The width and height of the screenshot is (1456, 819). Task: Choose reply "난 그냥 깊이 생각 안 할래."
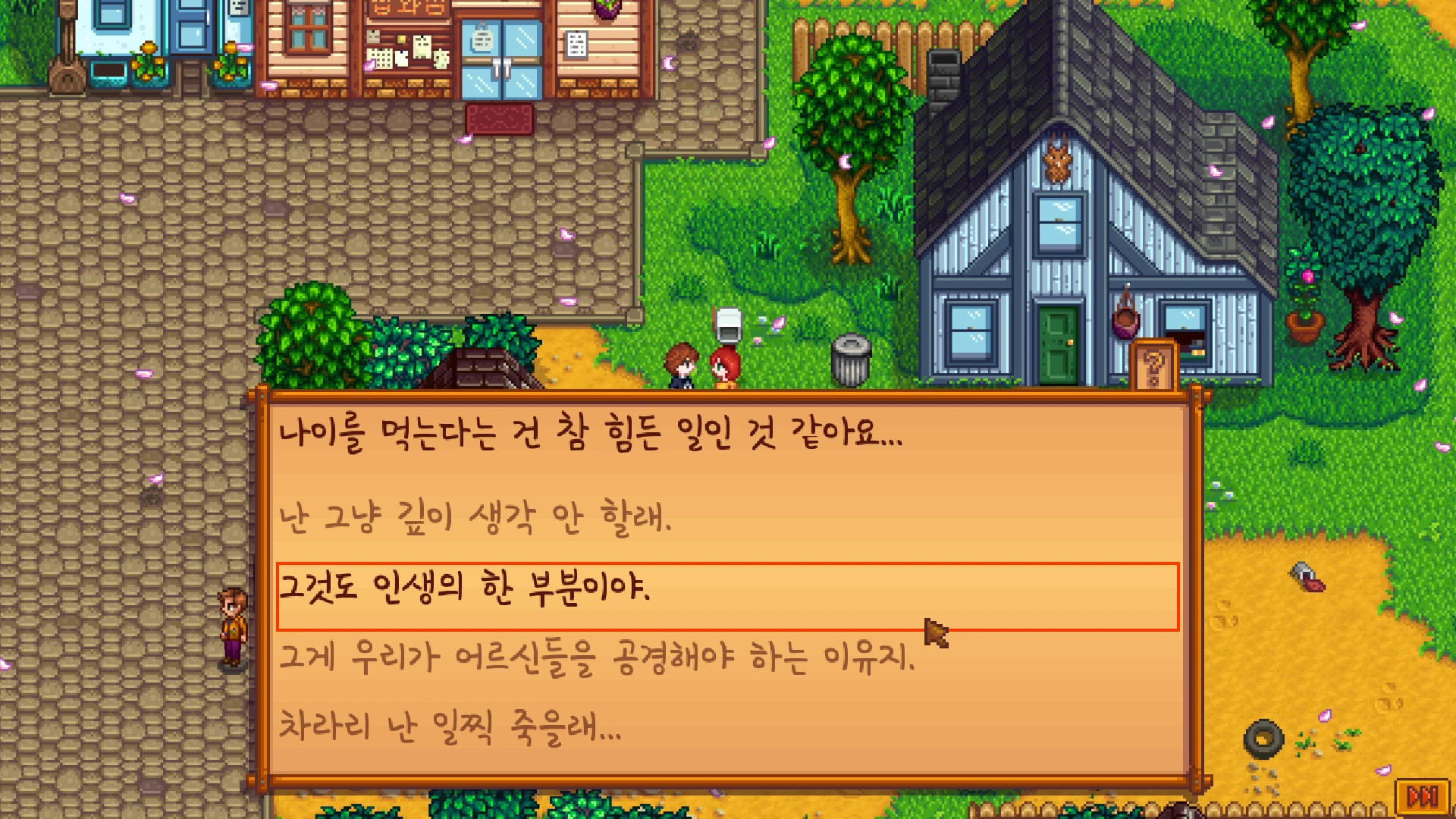pos(475,519)
